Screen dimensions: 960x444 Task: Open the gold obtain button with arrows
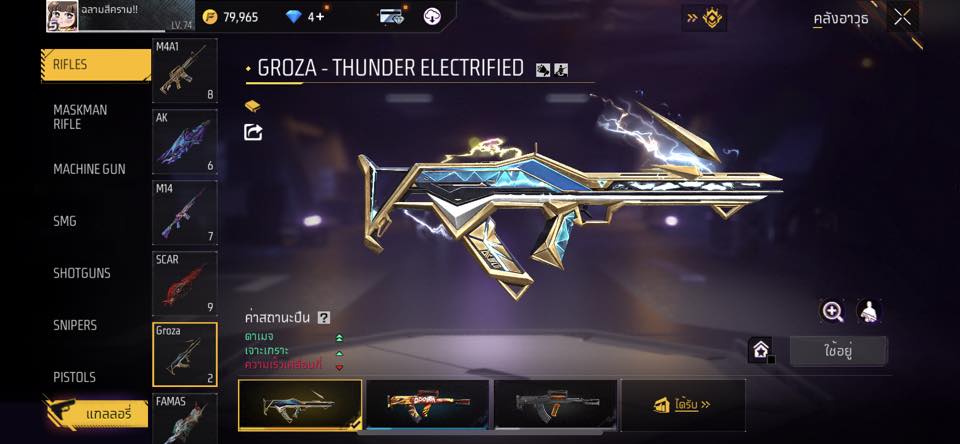(x=683, y=405)
